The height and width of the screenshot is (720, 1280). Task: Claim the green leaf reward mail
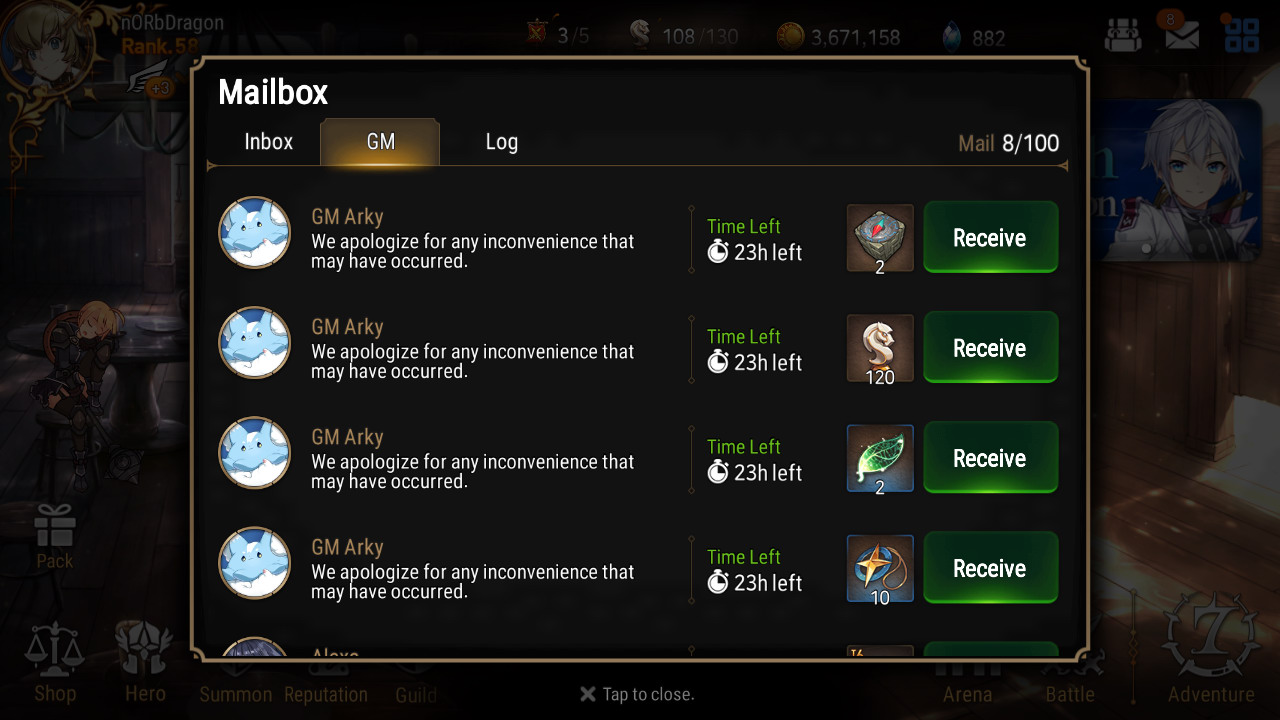(x=989, y=458)
